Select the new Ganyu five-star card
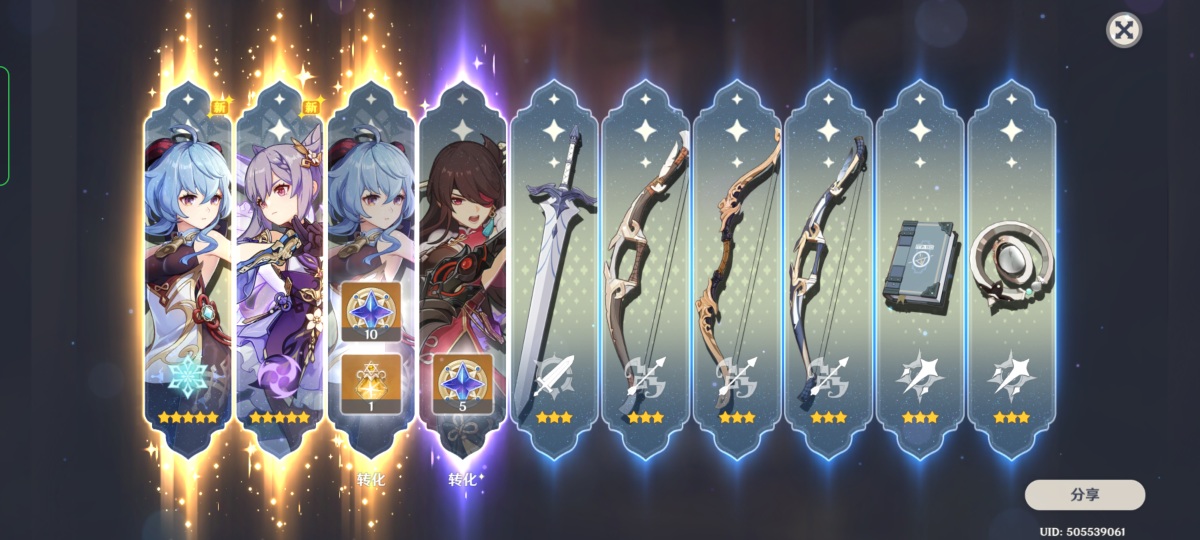This screenshot has width=1200, height=540. [187, 270]
